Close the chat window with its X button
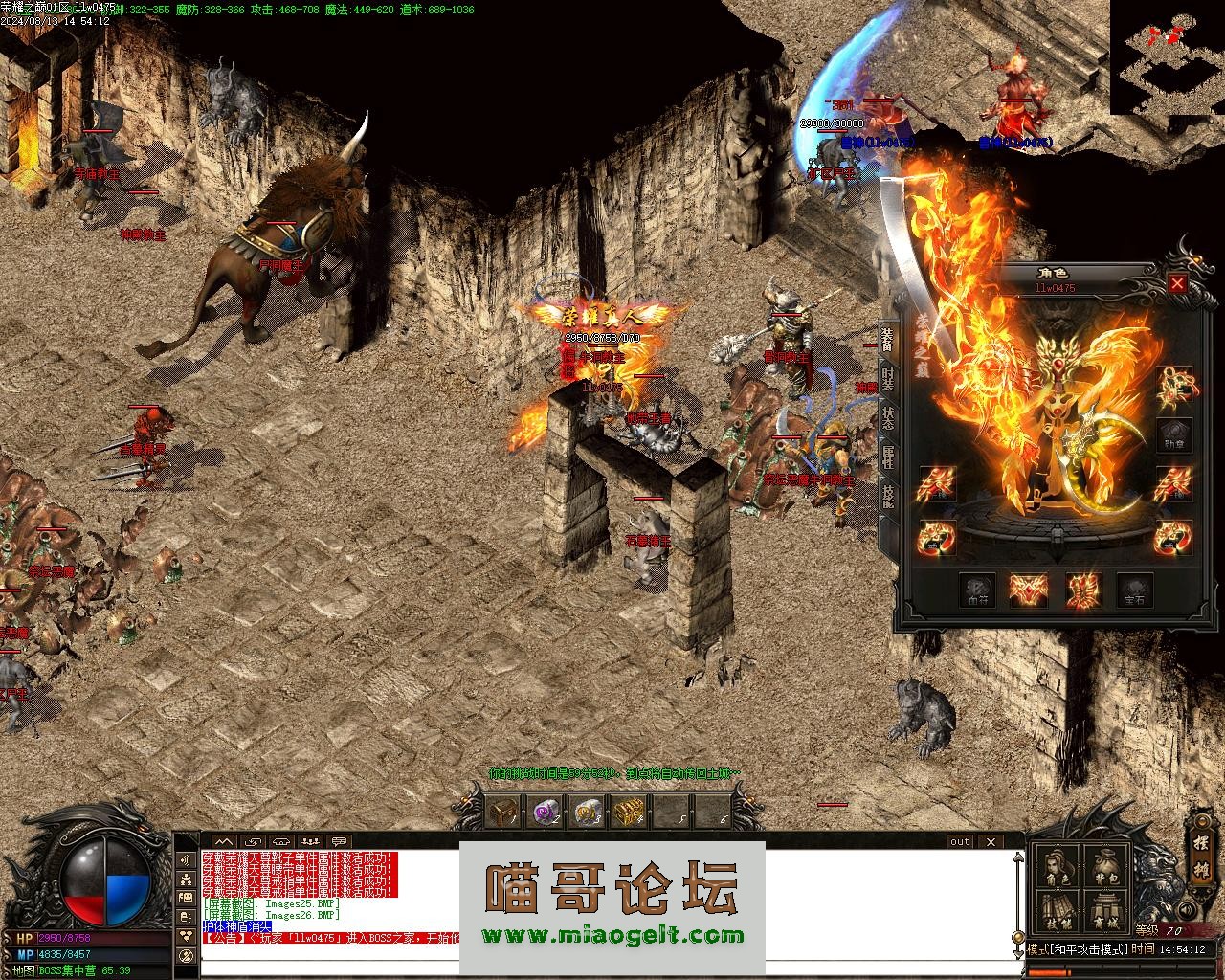1225x980 pixels. click(x=991, y=841)
